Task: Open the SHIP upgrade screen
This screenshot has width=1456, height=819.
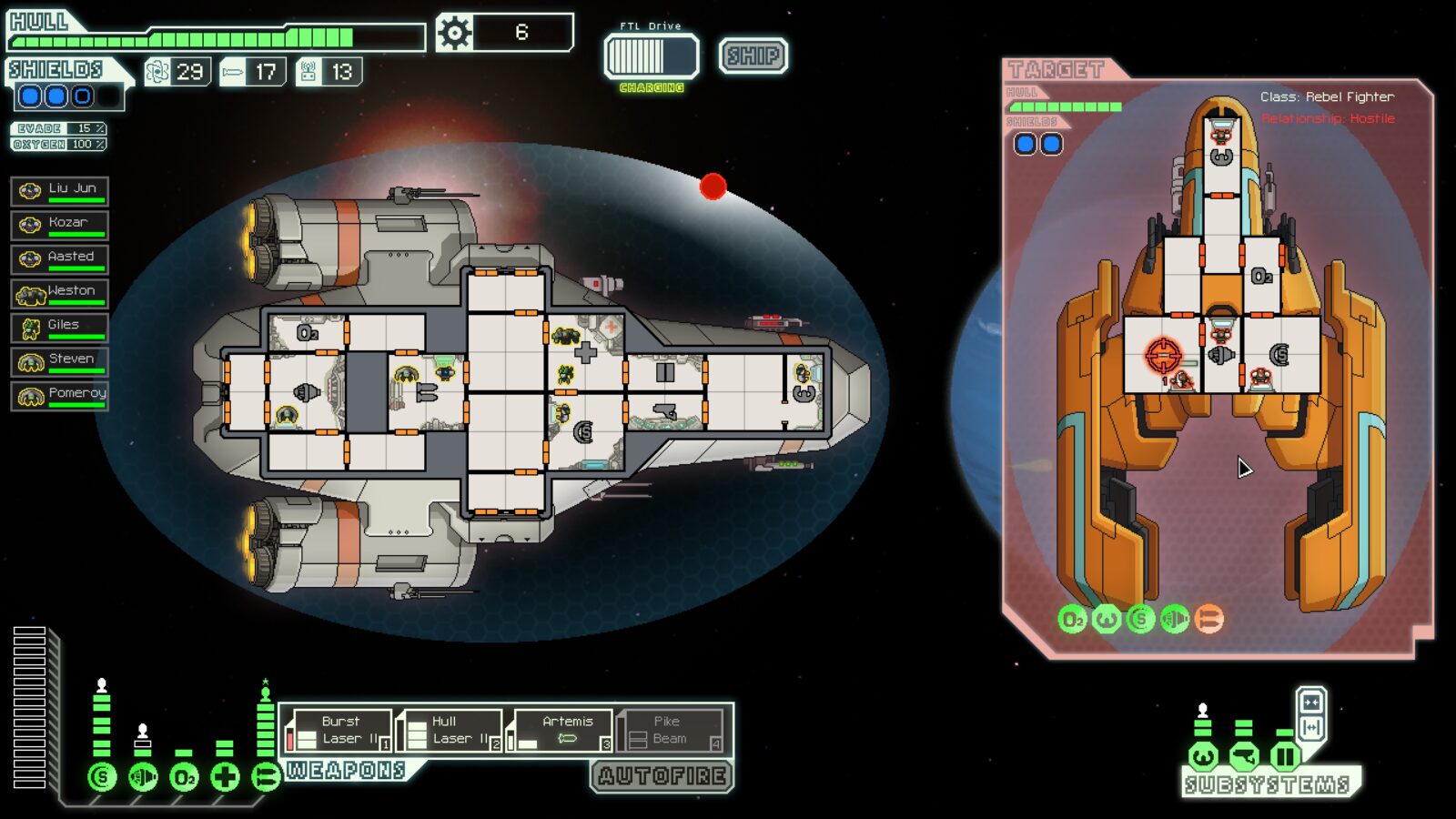Action: (x=753, y=56)
